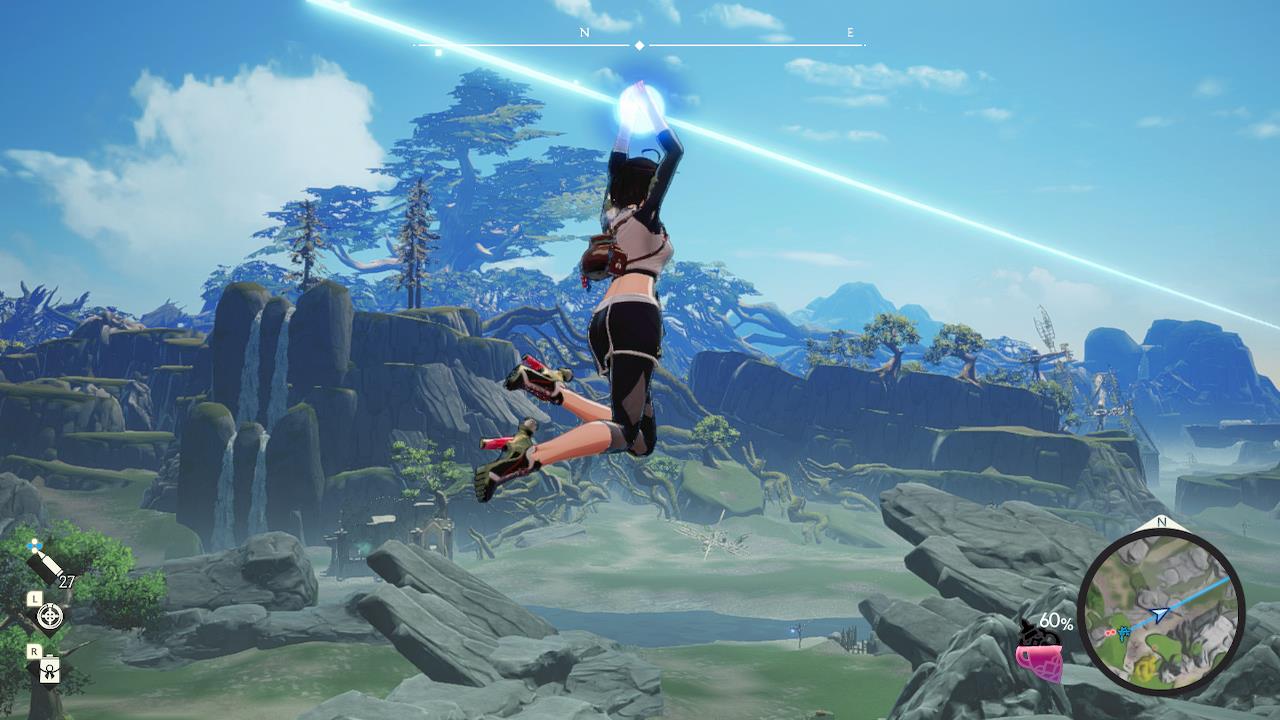The height and width of the screenshot is (720, 1280).
Task: Click the ammo count 27 label
Action: tap(67, 581)
